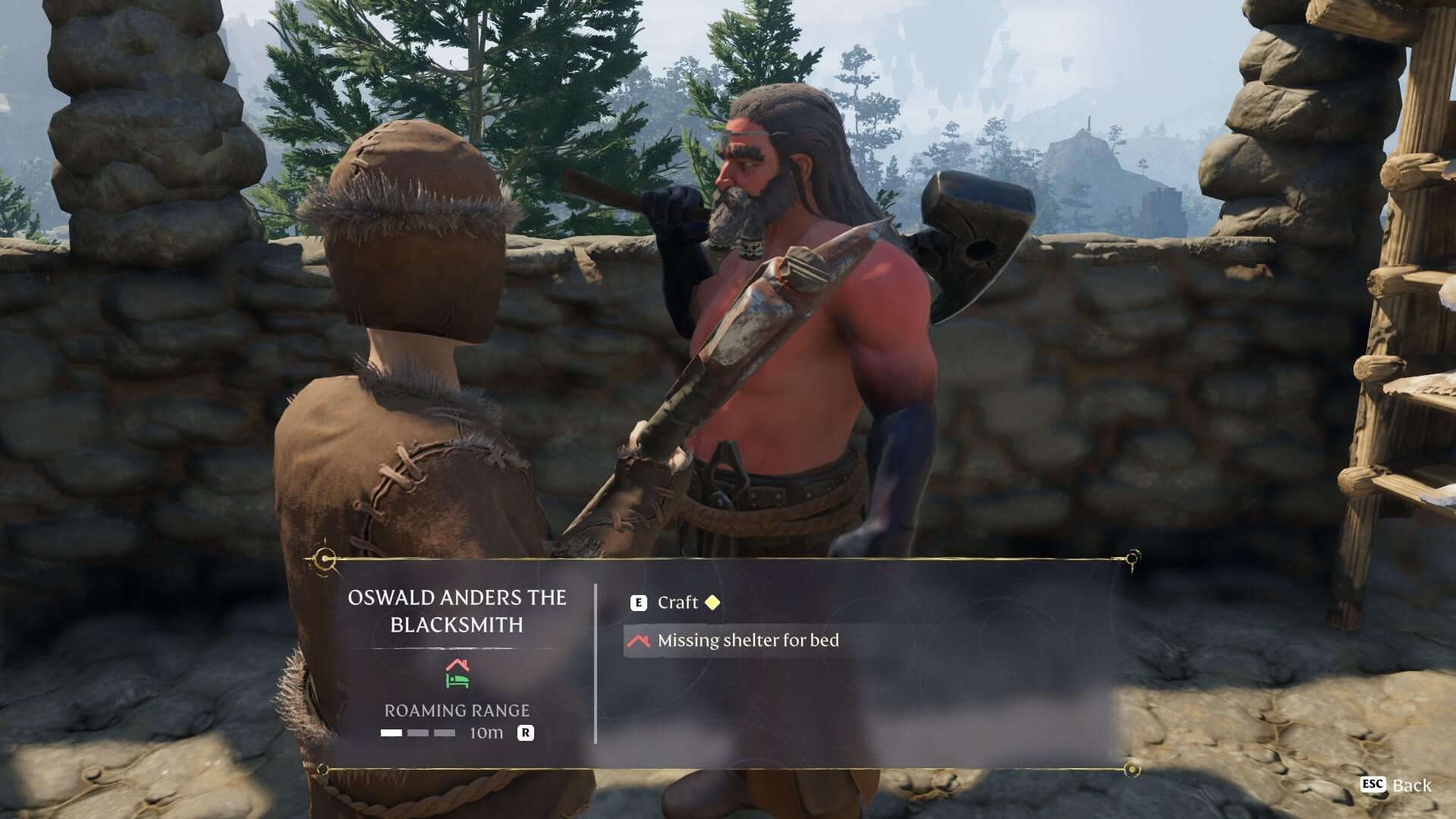This screenshot has width=1456, height=819.
Task: Click the green bed shelter icon
Action: [x=456, y=682]
